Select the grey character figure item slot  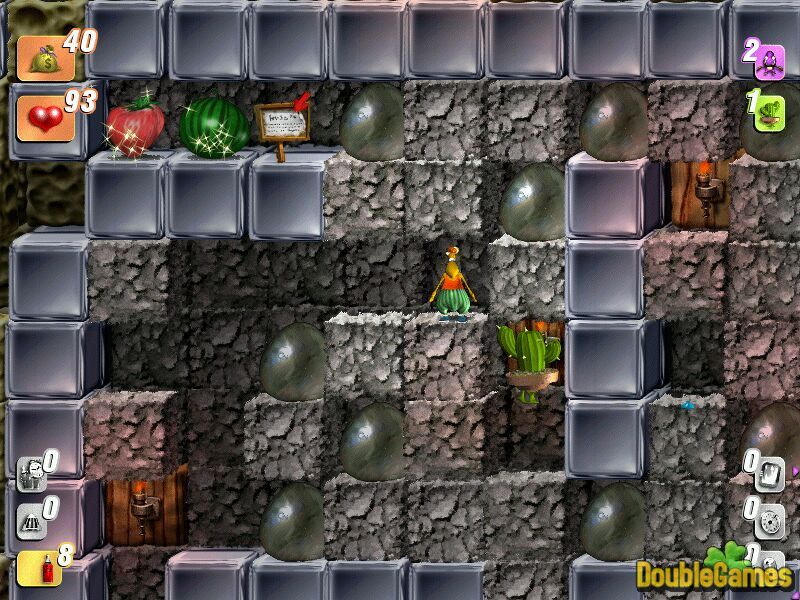click(30, 472)
